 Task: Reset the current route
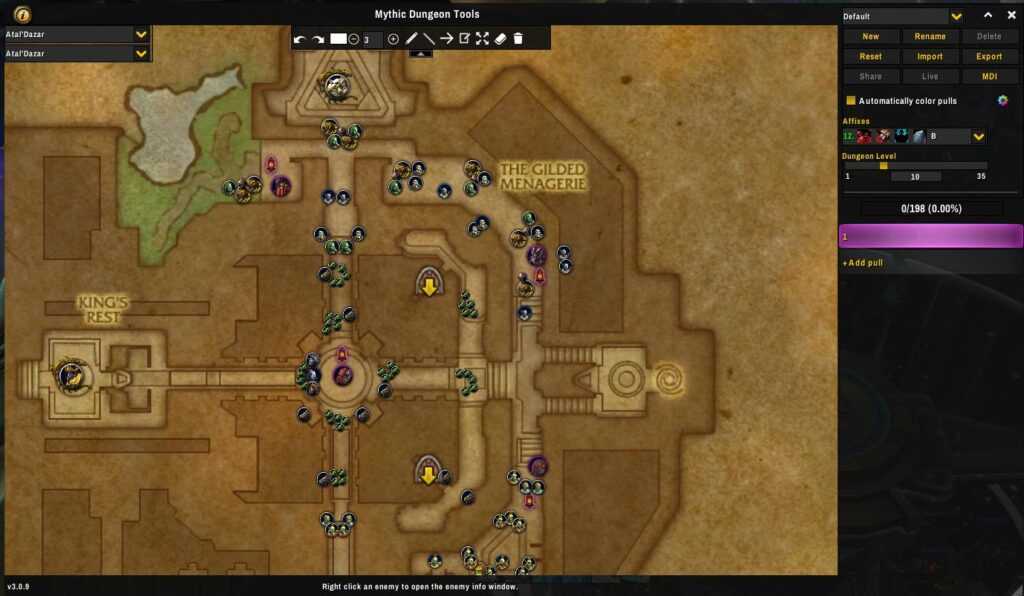[870, 57]
